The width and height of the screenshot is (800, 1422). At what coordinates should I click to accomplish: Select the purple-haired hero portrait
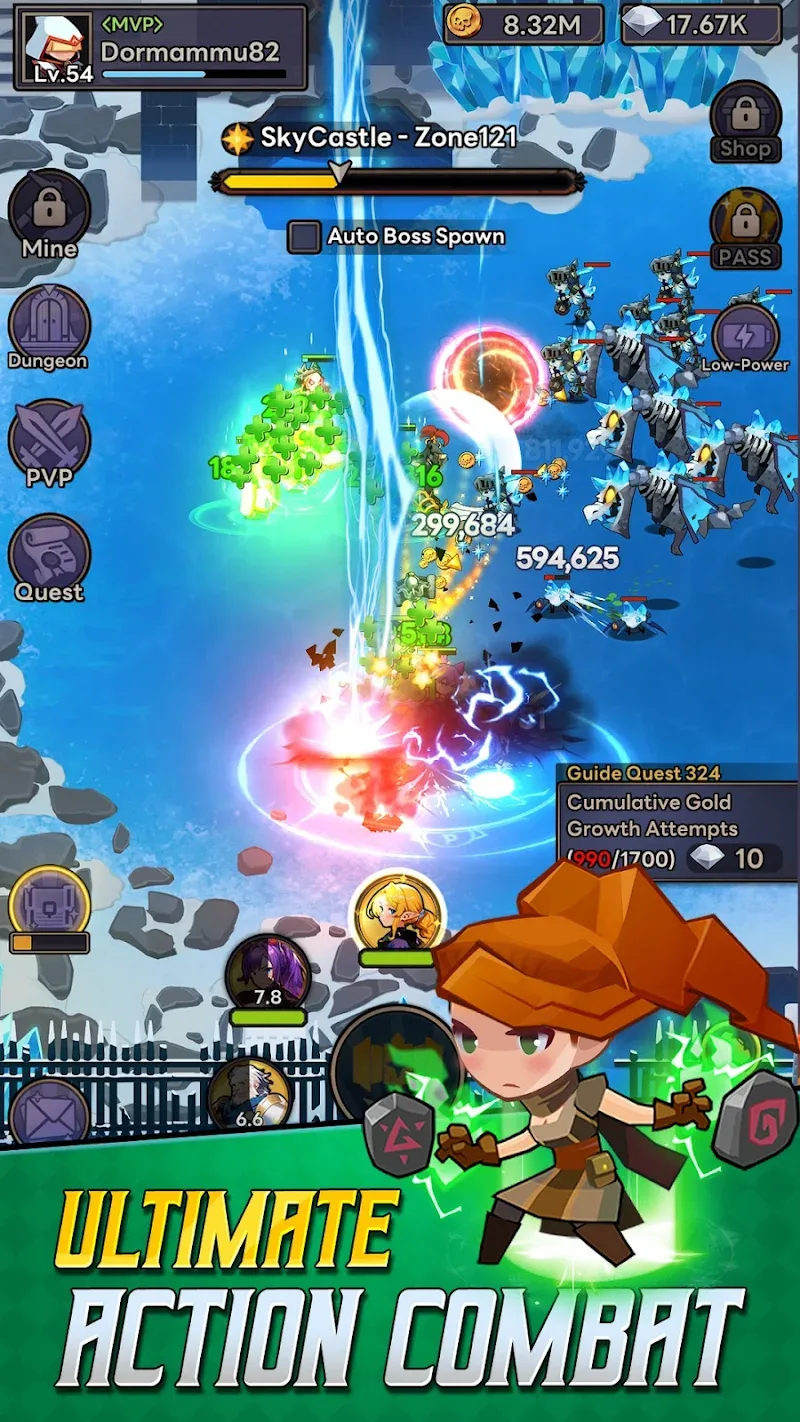point(267,972)
